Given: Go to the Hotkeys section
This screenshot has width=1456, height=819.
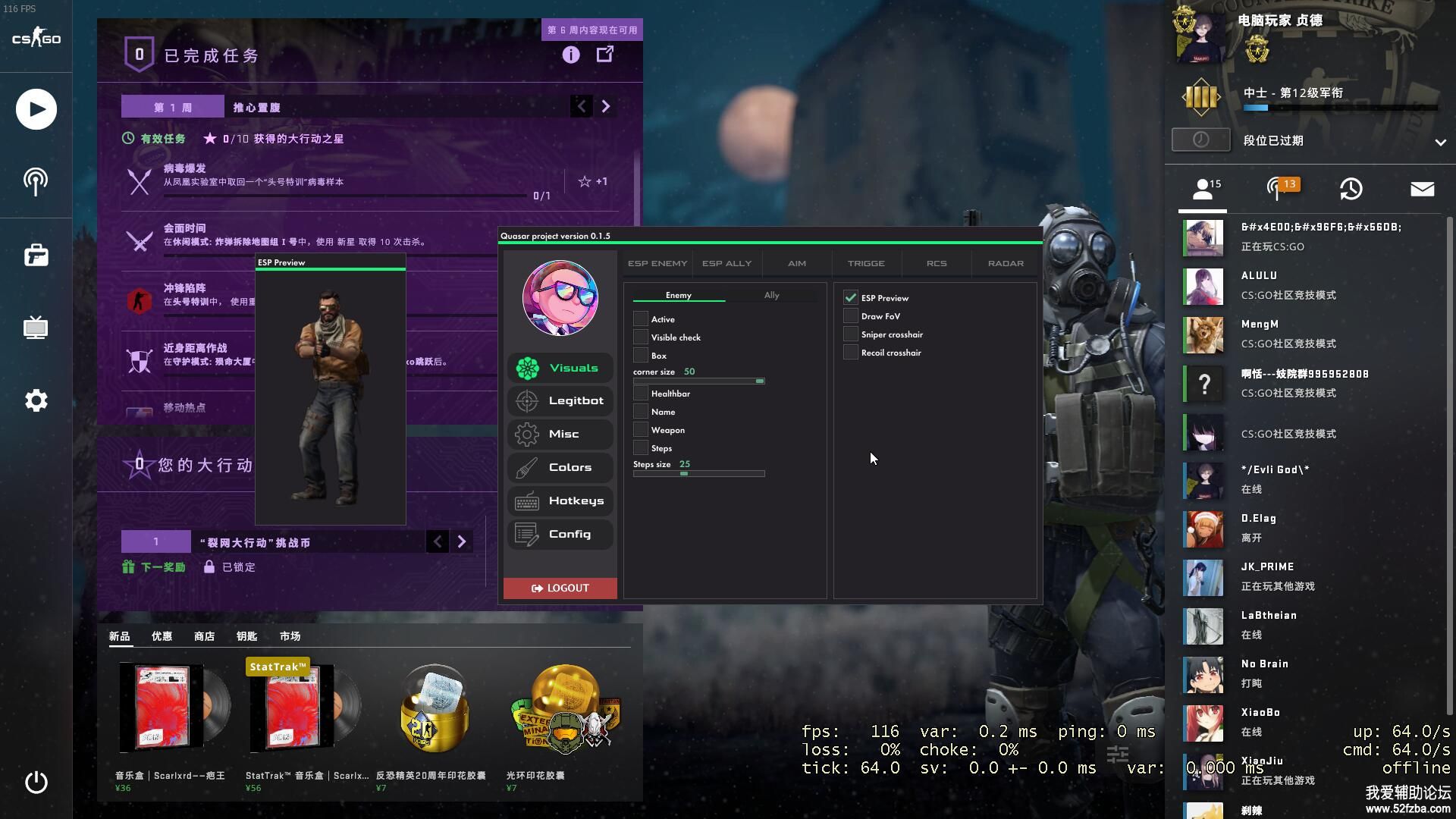Looking at the screenshot, I should point(560,501).
